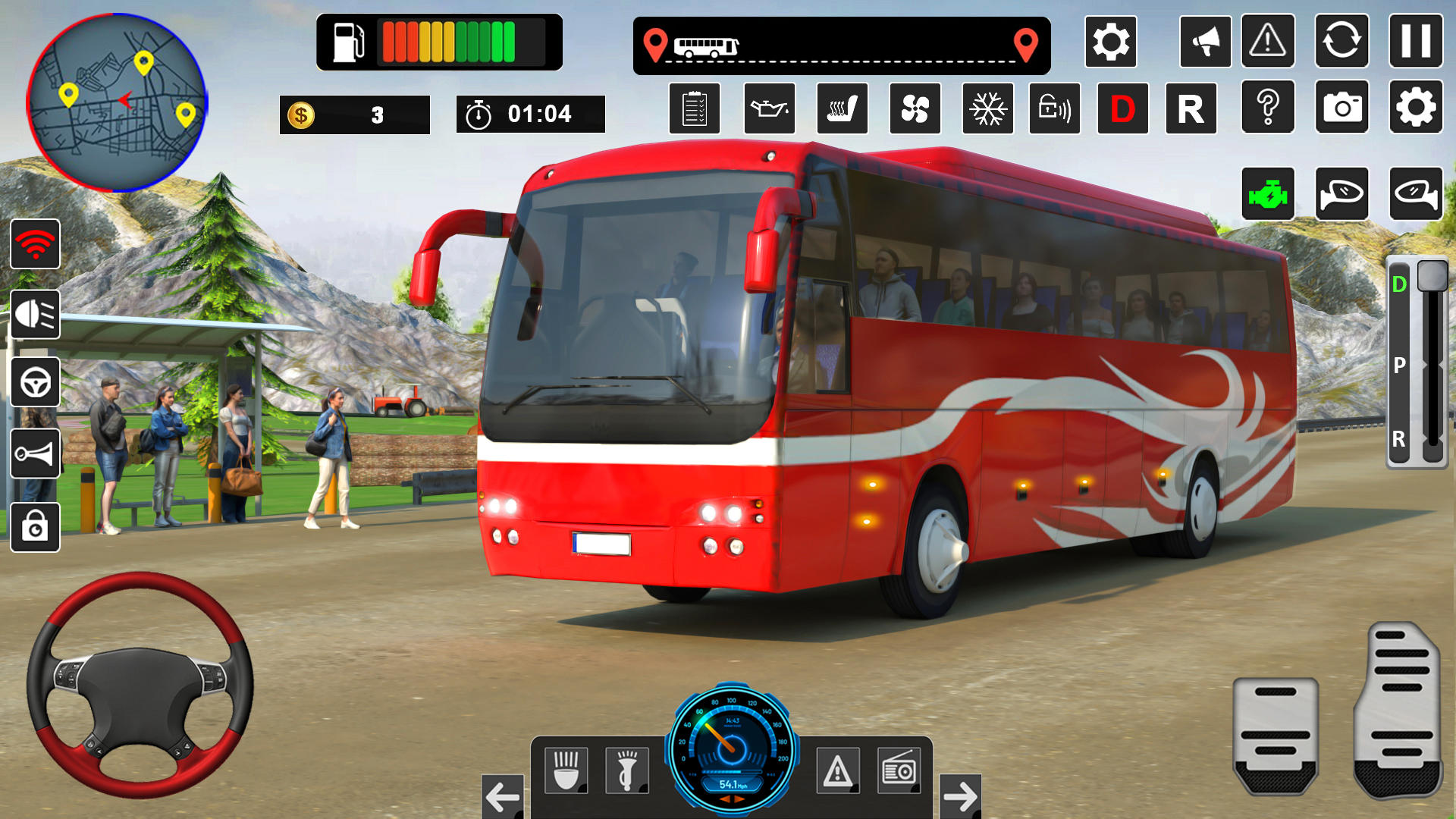The image size is (1456, 819).
Task: Click the radio icon on the dashboard
Action: pyautogui.click(x=899, y=770)
